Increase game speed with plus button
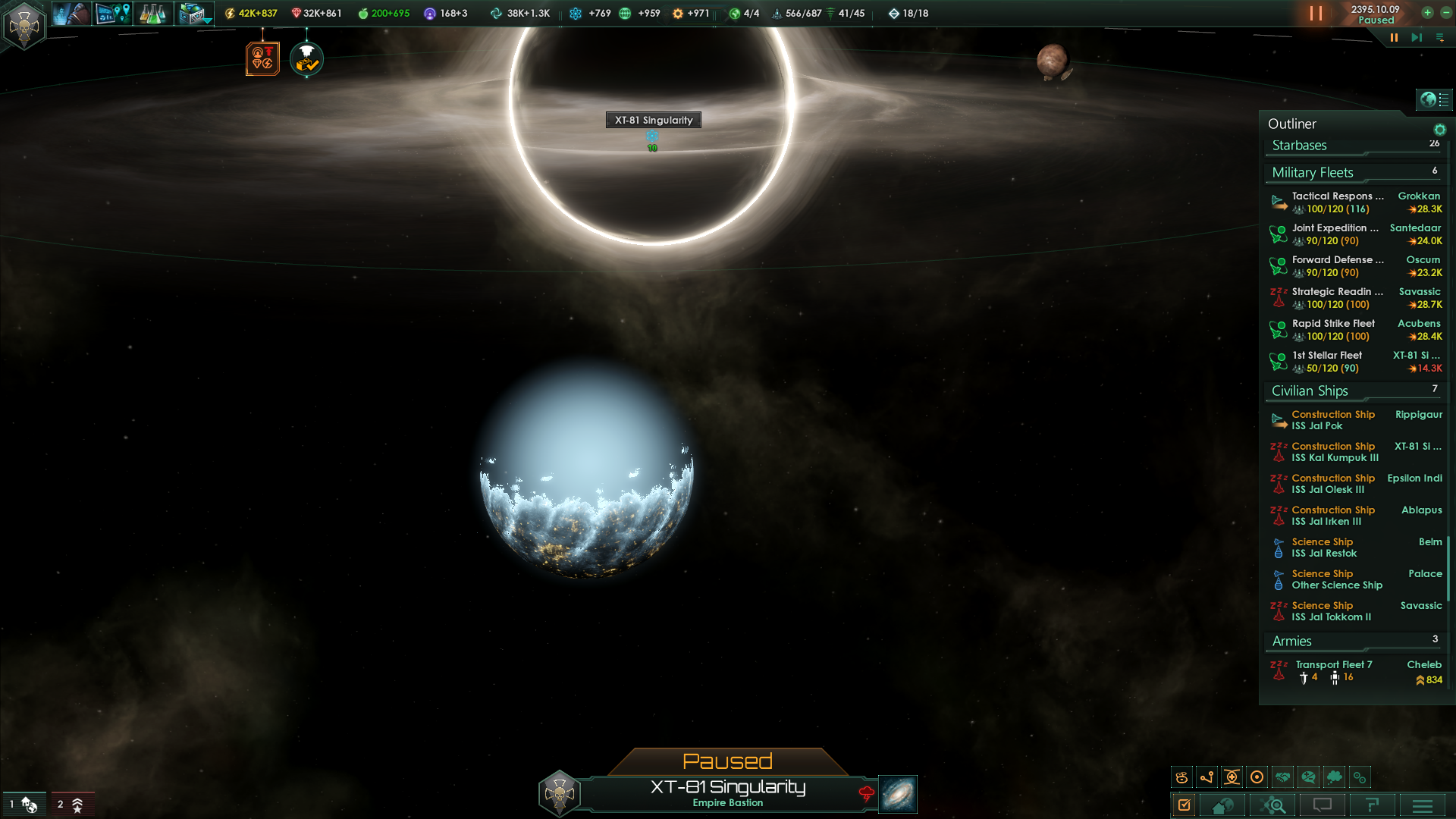 tap(1427, 12)
